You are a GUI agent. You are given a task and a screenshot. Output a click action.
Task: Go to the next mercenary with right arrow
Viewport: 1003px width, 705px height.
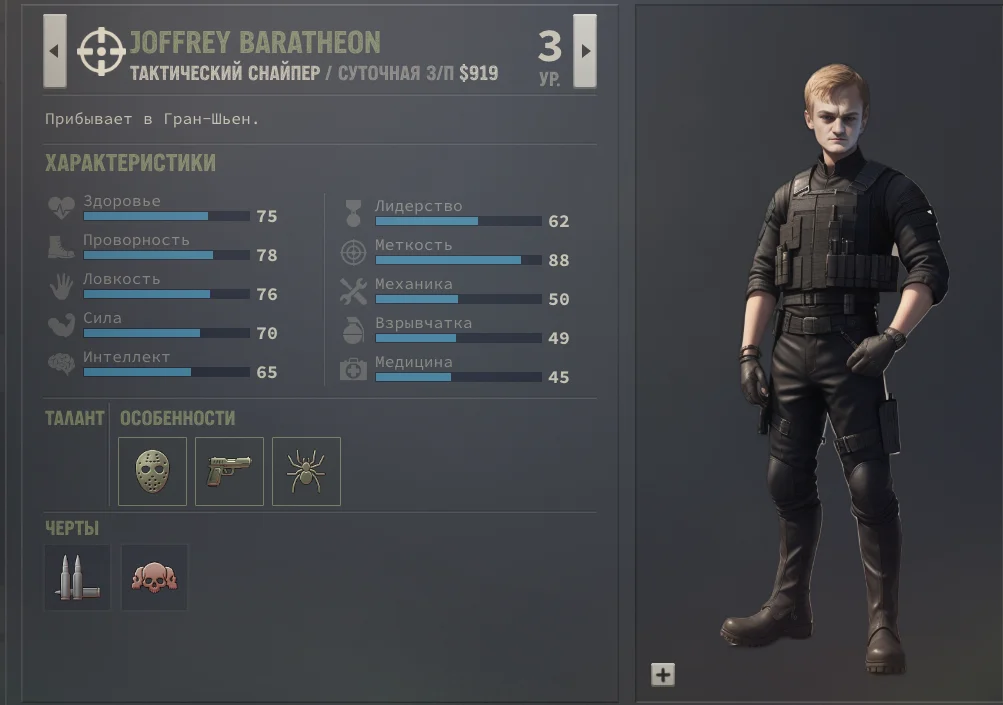point(585,51)
